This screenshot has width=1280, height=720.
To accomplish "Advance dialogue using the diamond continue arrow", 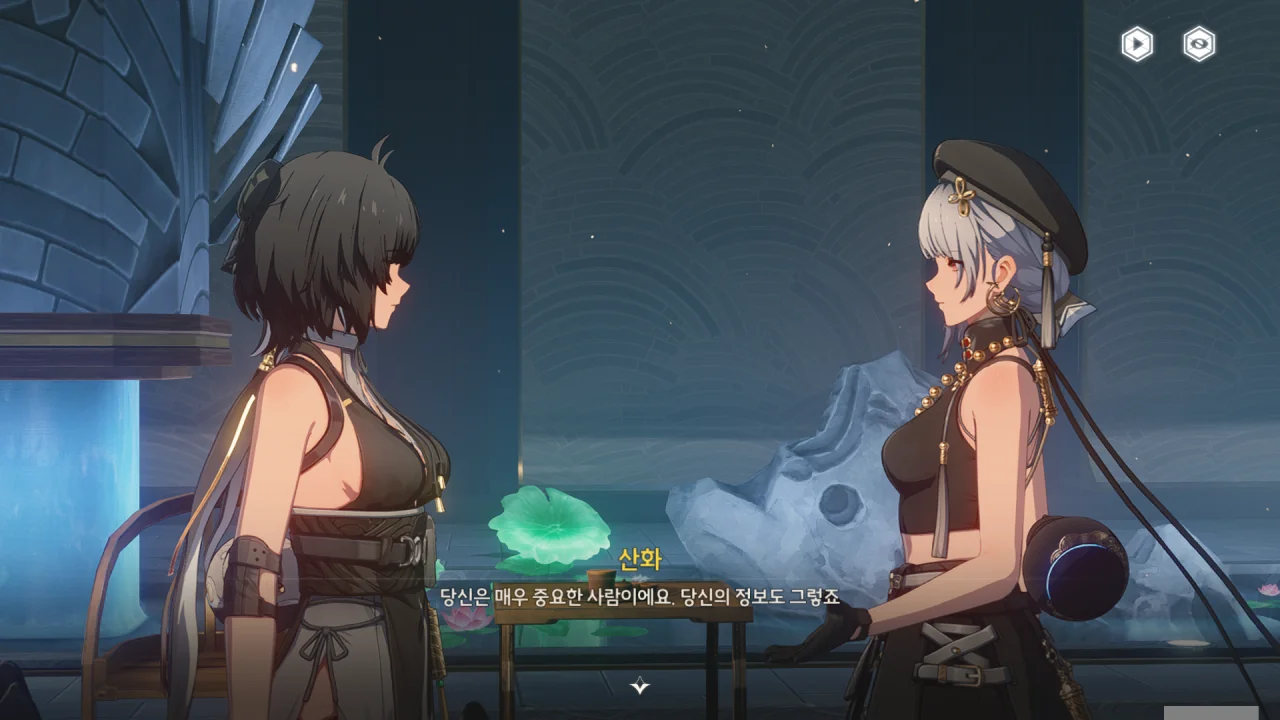I will click(x=640, y=686).
